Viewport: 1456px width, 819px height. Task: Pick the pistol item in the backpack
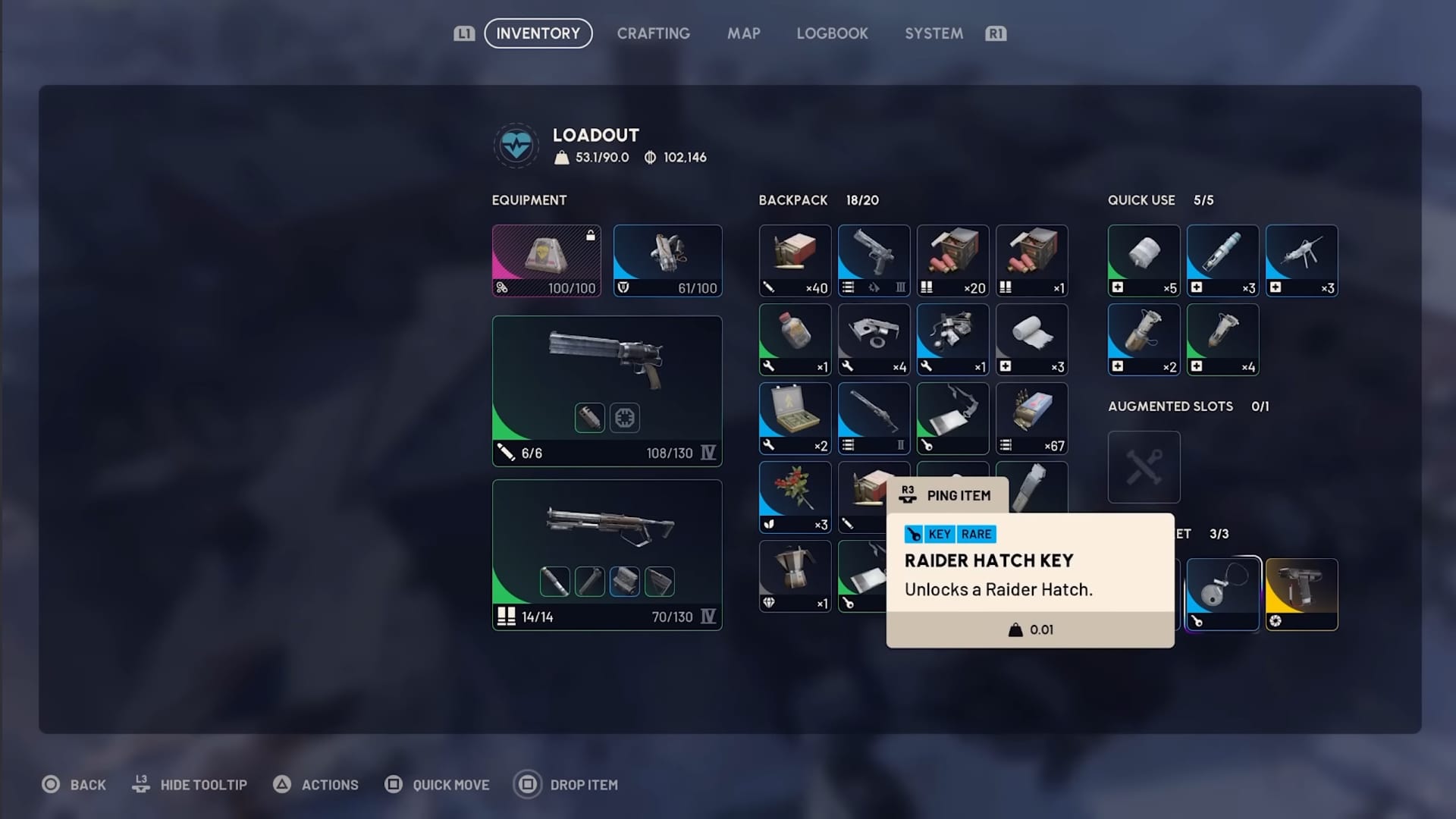[x=874, y=260]
